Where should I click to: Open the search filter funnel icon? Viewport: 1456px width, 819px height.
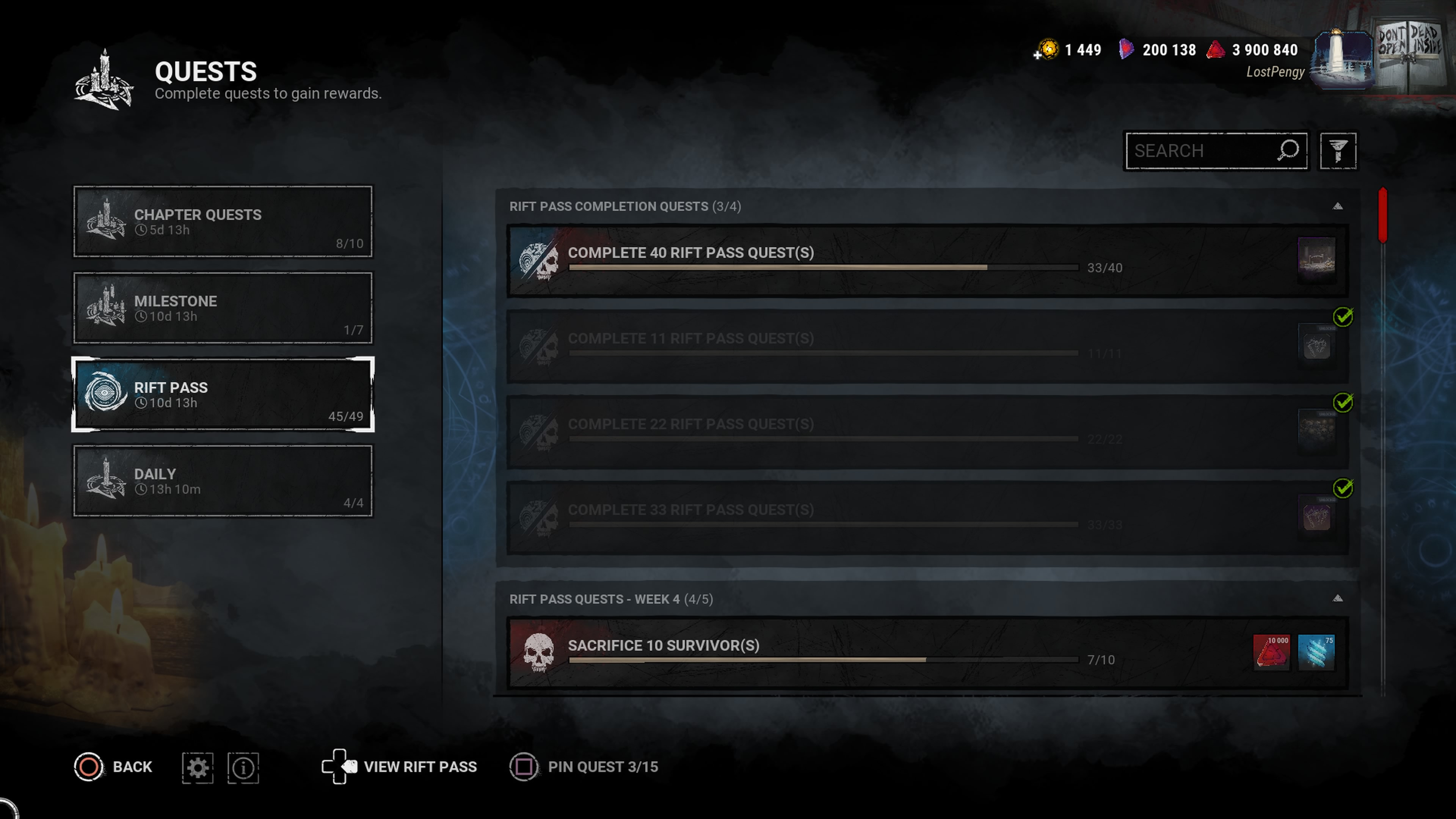click(x=1337, y=151)
